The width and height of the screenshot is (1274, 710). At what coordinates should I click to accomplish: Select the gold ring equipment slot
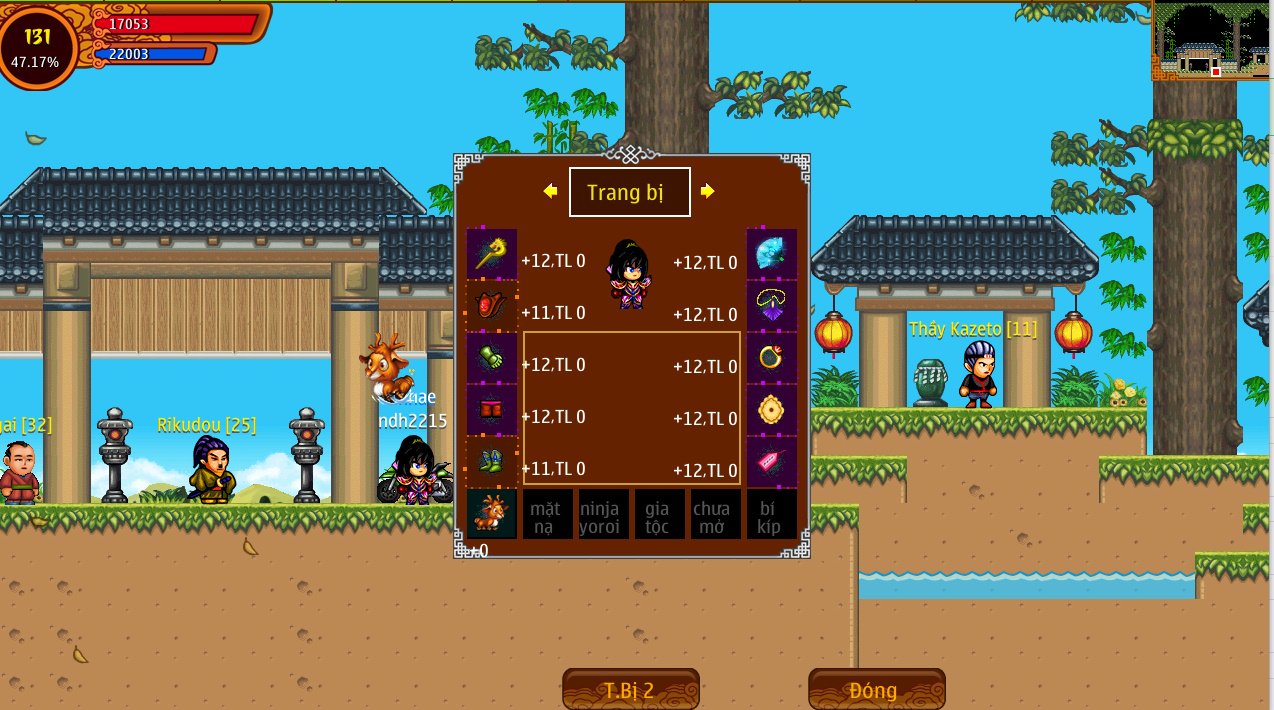(772, 358)
